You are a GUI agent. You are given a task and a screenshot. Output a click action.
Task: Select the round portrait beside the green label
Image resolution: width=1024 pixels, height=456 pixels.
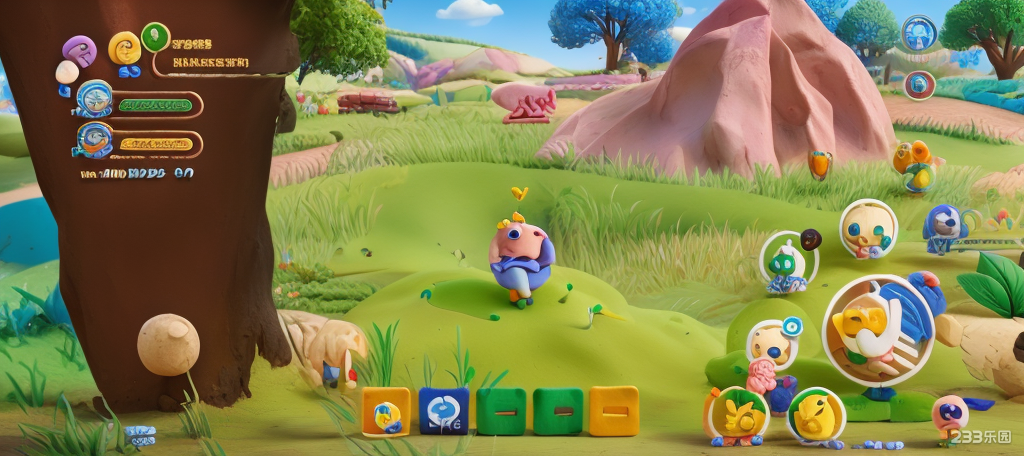95,99
